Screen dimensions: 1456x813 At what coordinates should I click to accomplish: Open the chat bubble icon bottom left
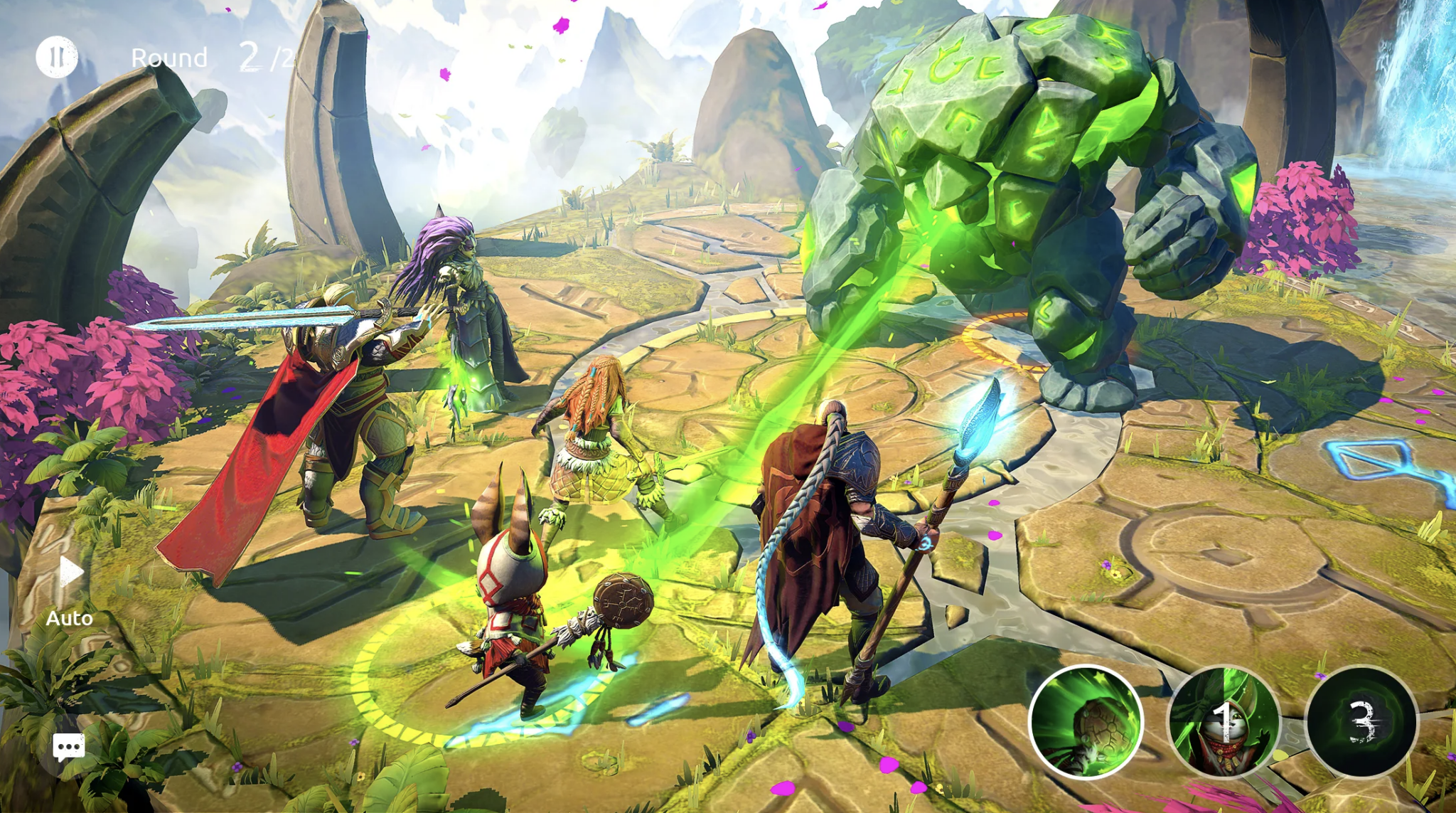(x=68, y=747)
